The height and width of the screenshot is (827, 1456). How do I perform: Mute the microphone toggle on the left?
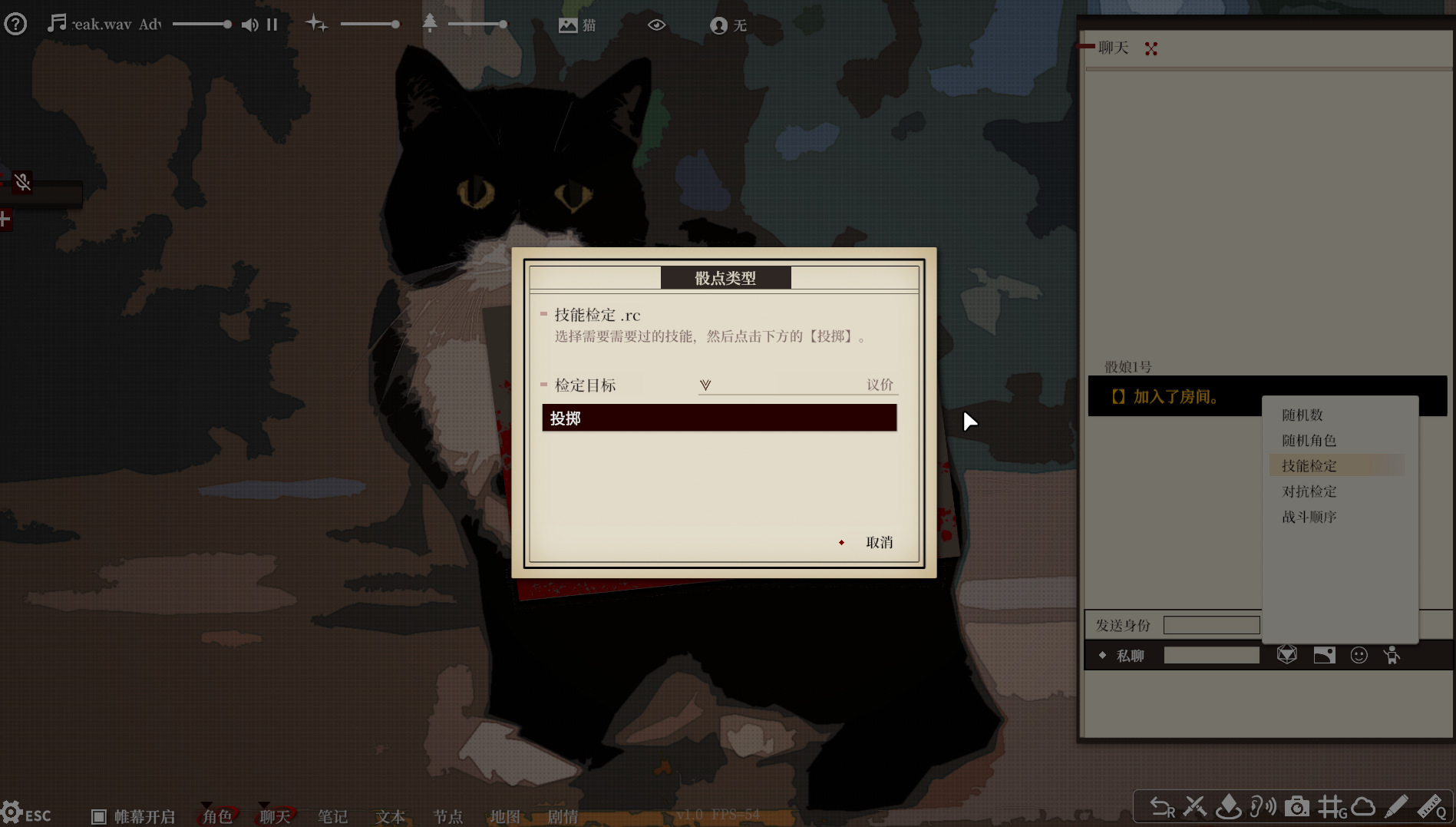click(22, 182)
